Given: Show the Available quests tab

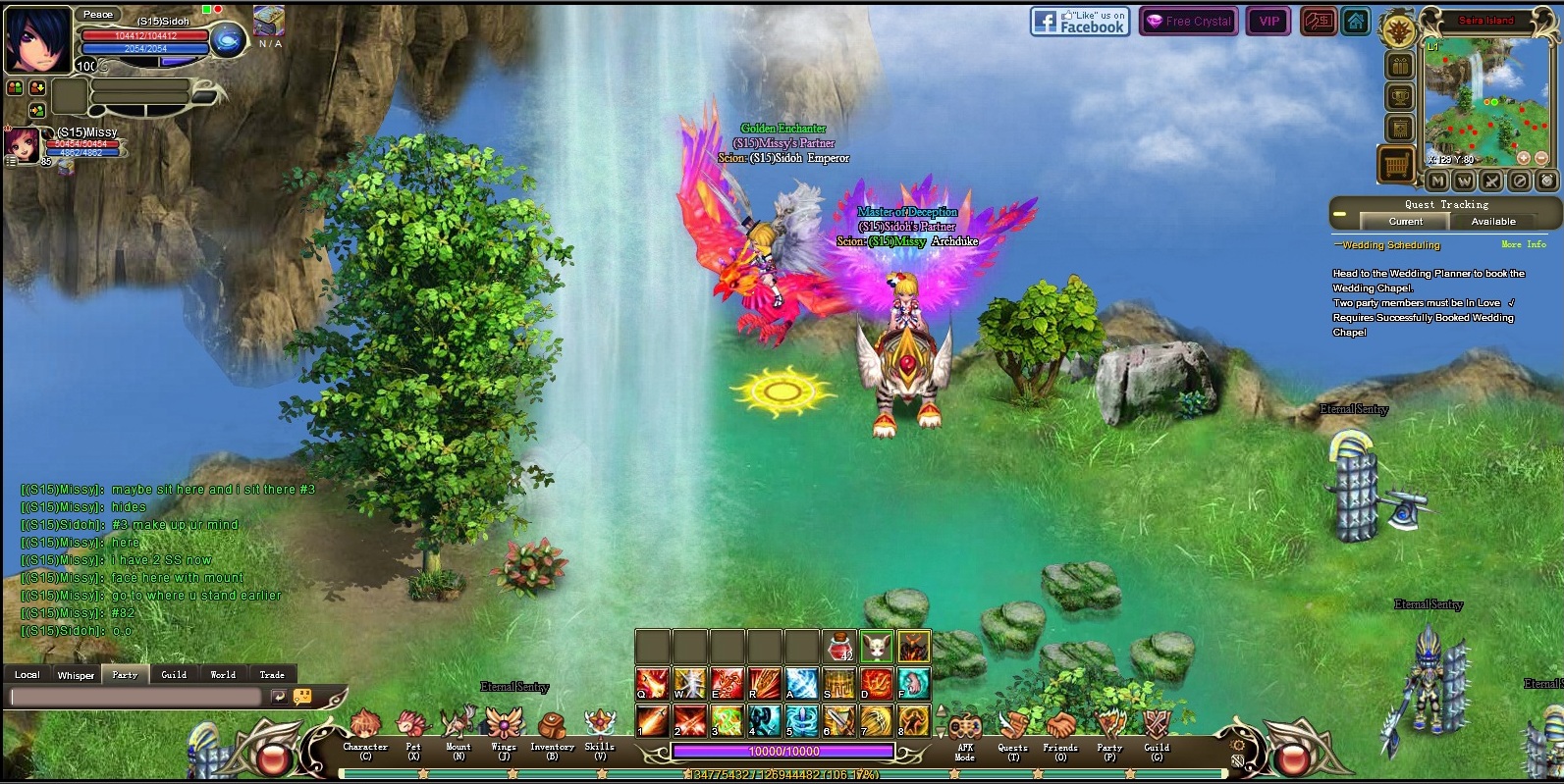Looking at the screenshot, I should coord(1492,222).
